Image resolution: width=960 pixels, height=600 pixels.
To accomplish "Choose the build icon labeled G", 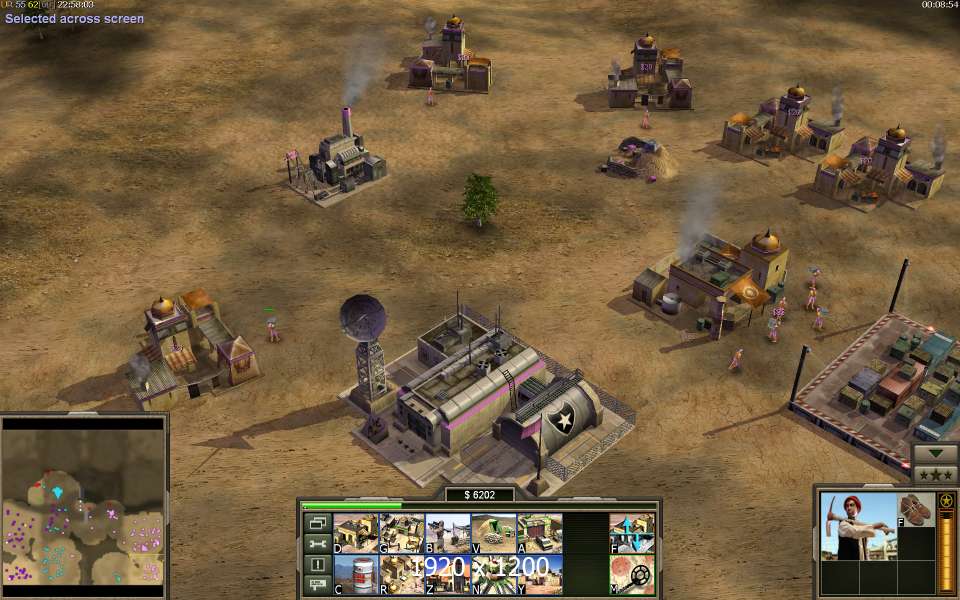I will [401, 533].
